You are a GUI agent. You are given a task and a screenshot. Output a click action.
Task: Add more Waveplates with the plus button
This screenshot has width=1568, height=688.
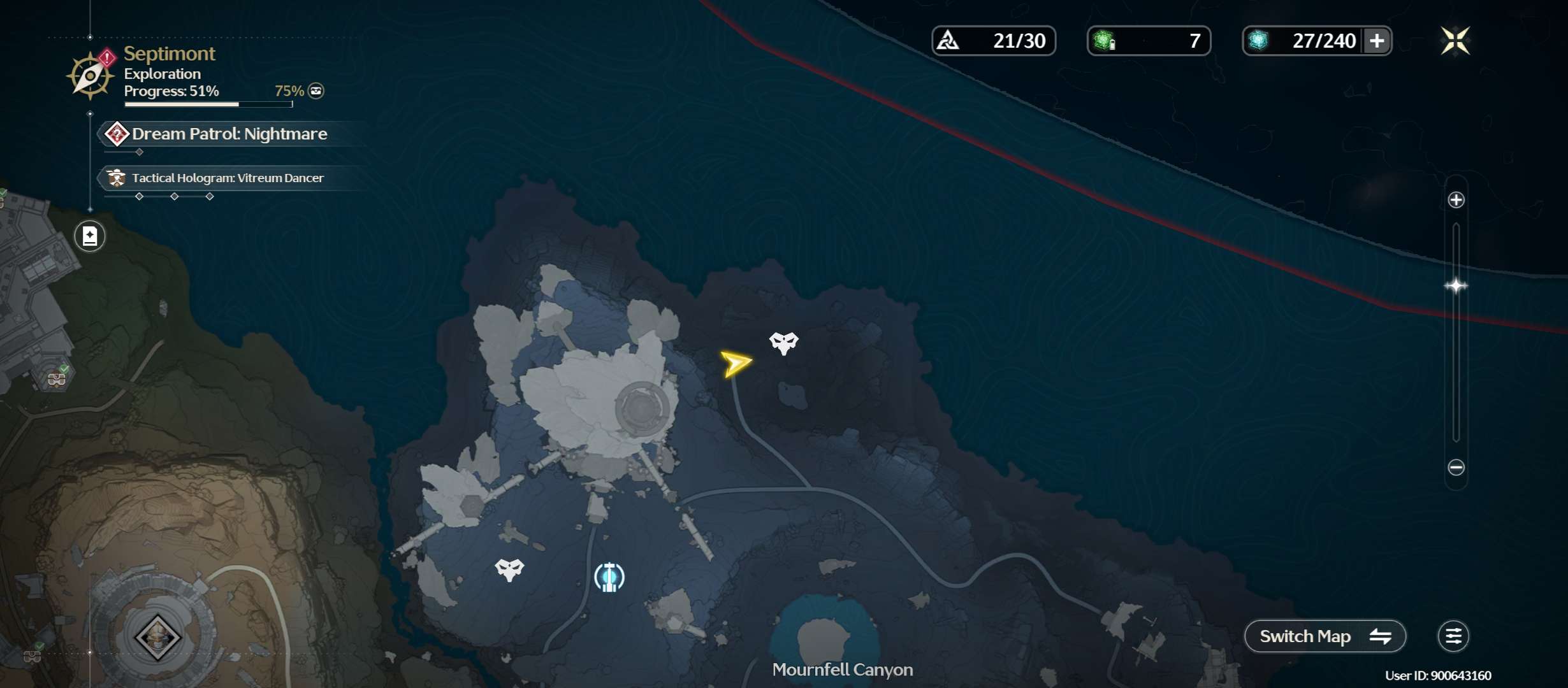[x=1377, y=41]
